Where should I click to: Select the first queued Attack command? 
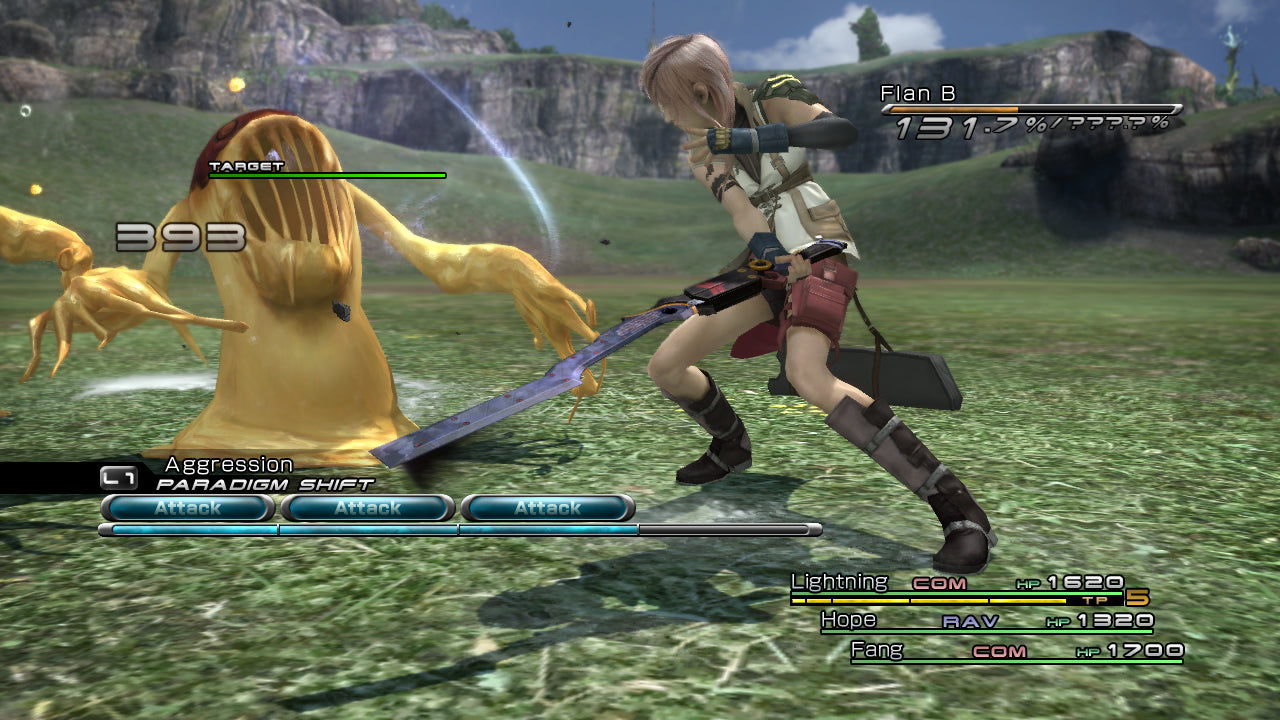point(184,508)
